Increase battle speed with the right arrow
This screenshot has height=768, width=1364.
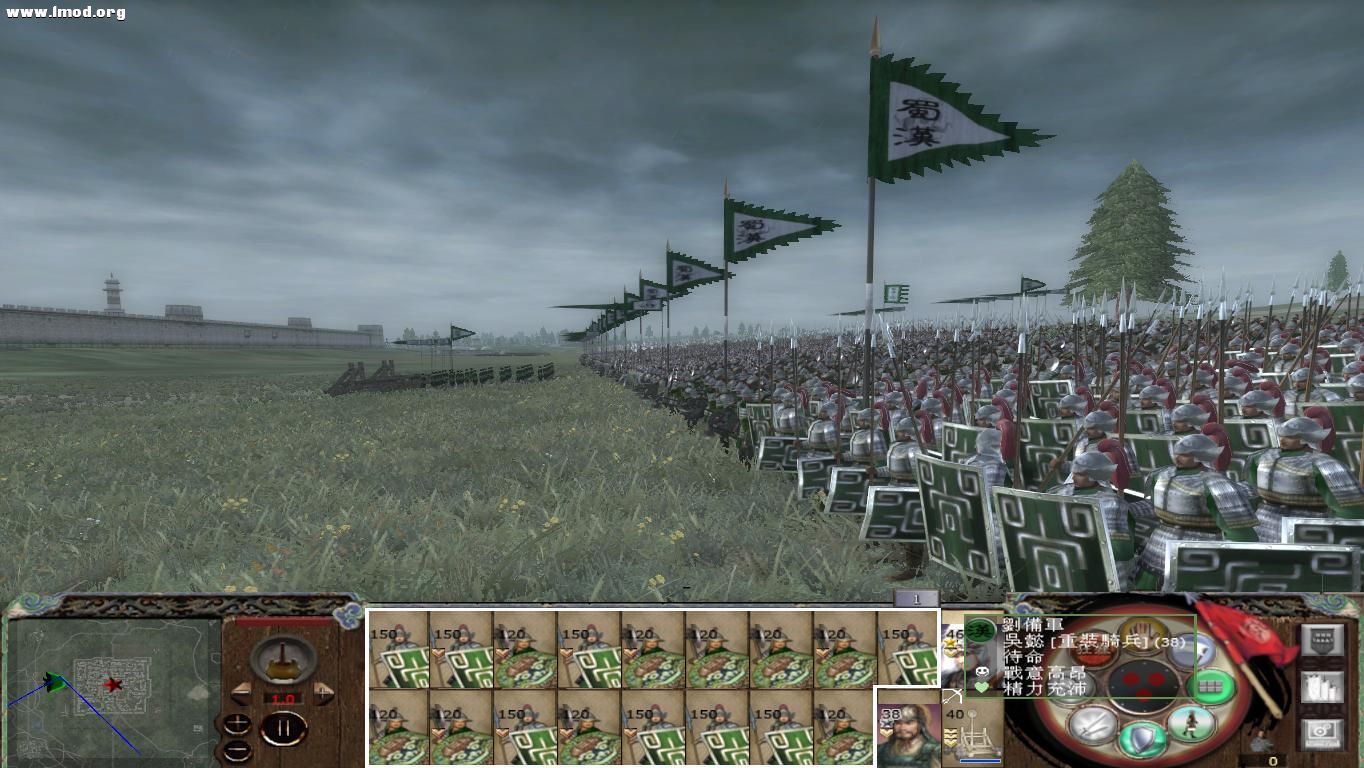click(x=323, y=692)
